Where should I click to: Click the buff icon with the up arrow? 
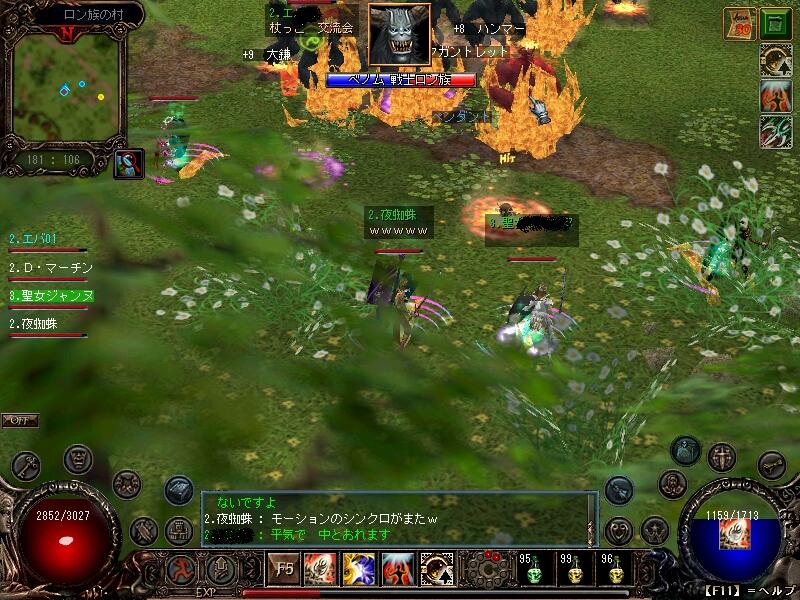click(775, 62)
